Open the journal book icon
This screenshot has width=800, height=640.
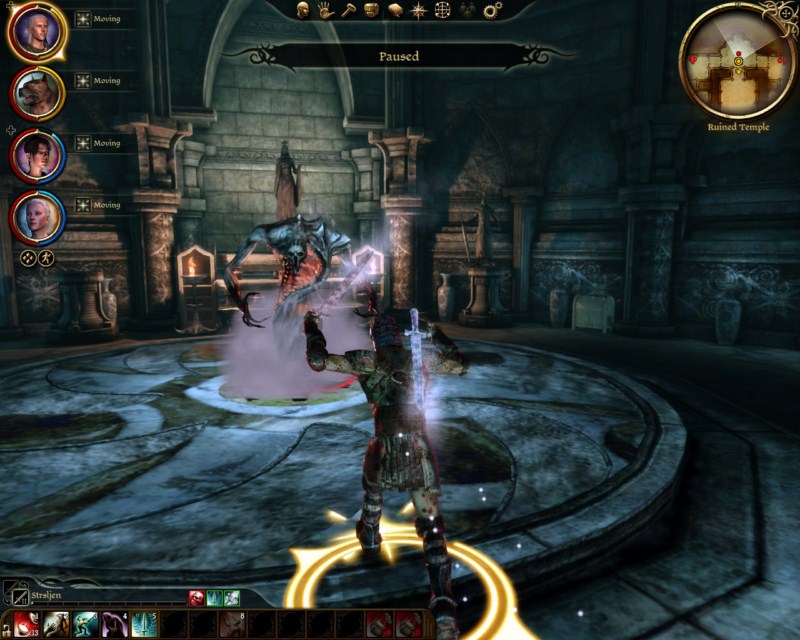[395, 10]
